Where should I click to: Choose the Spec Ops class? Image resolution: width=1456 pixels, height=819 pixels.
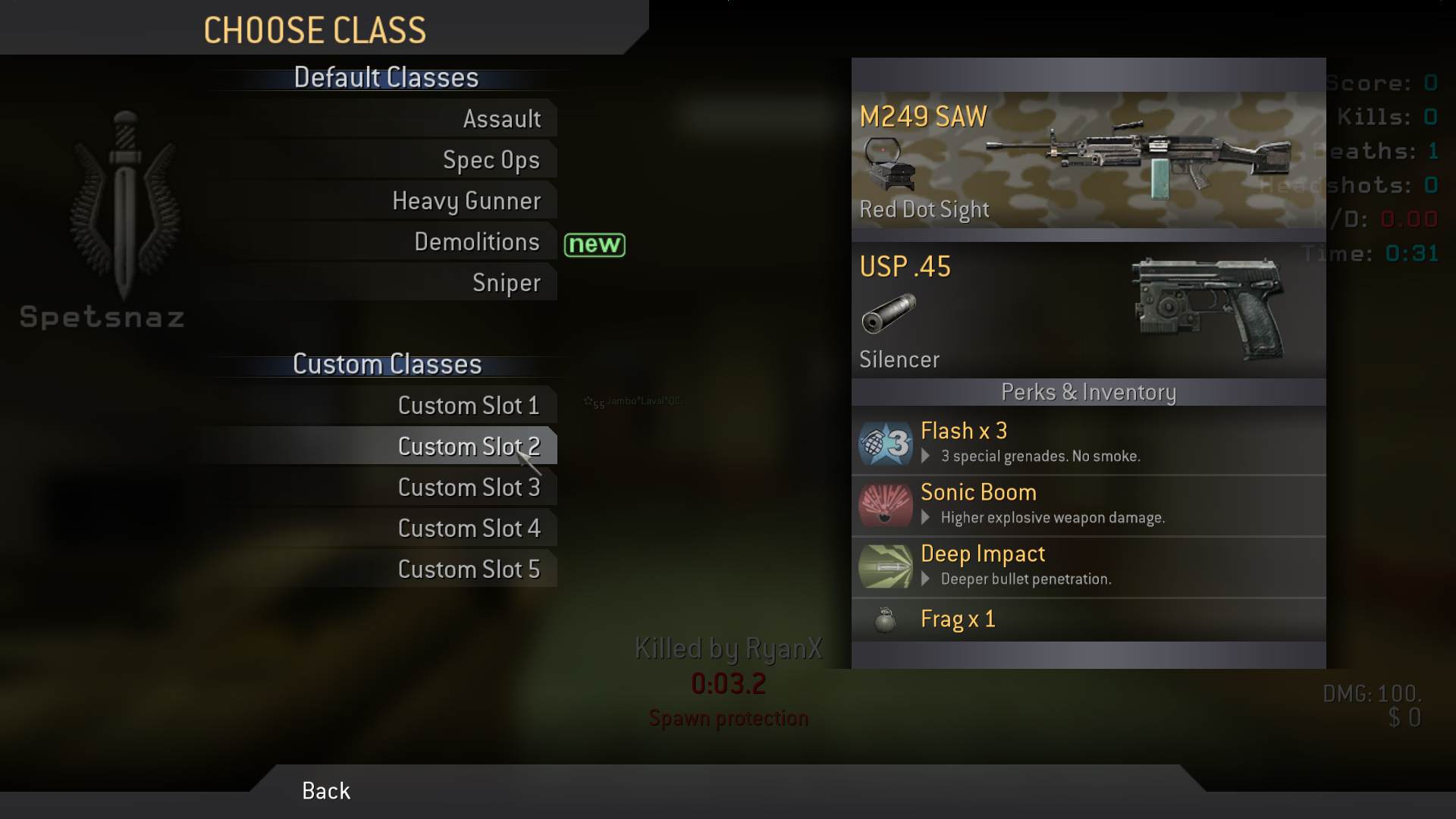[491, 160]
